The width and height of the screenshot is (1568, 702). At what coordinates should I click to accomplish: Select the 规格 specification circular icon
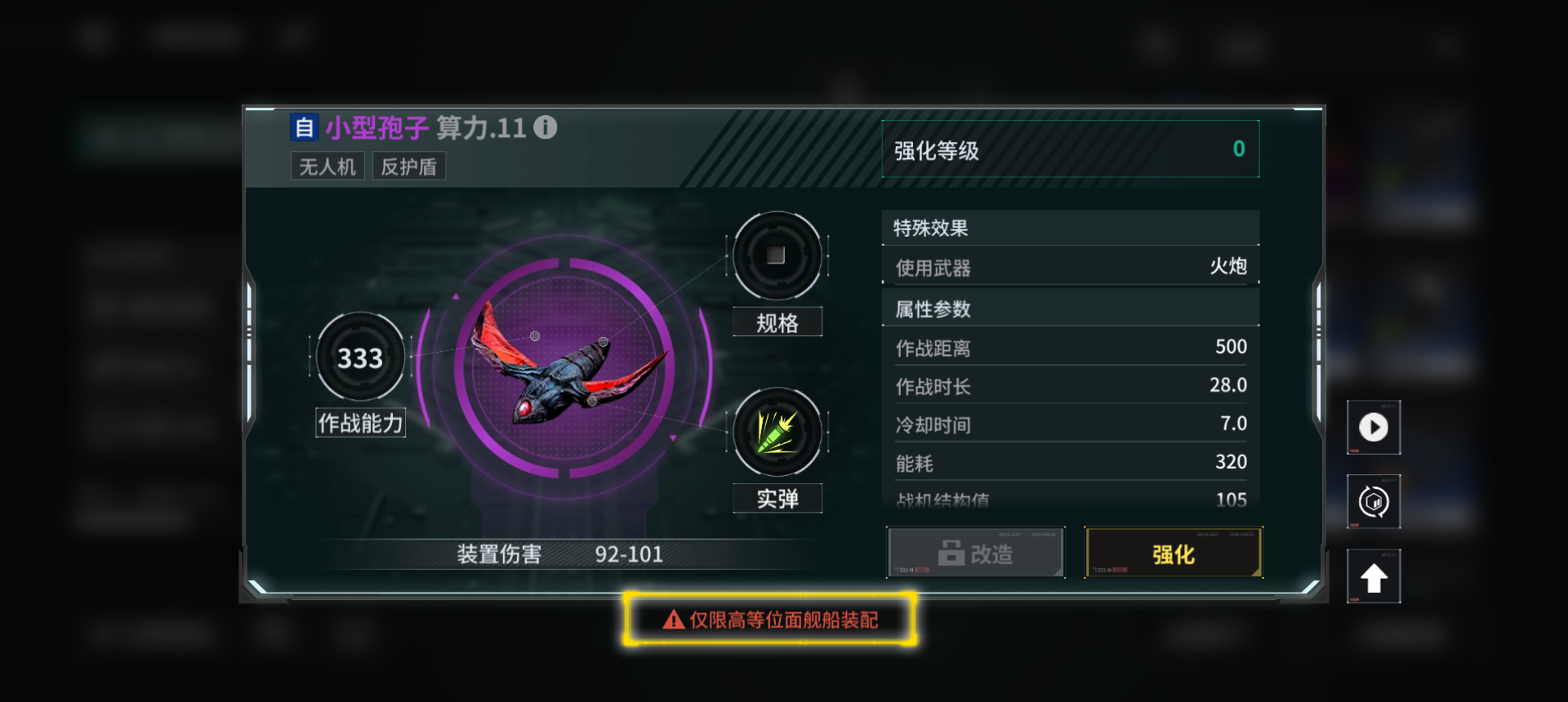(776, 257)
